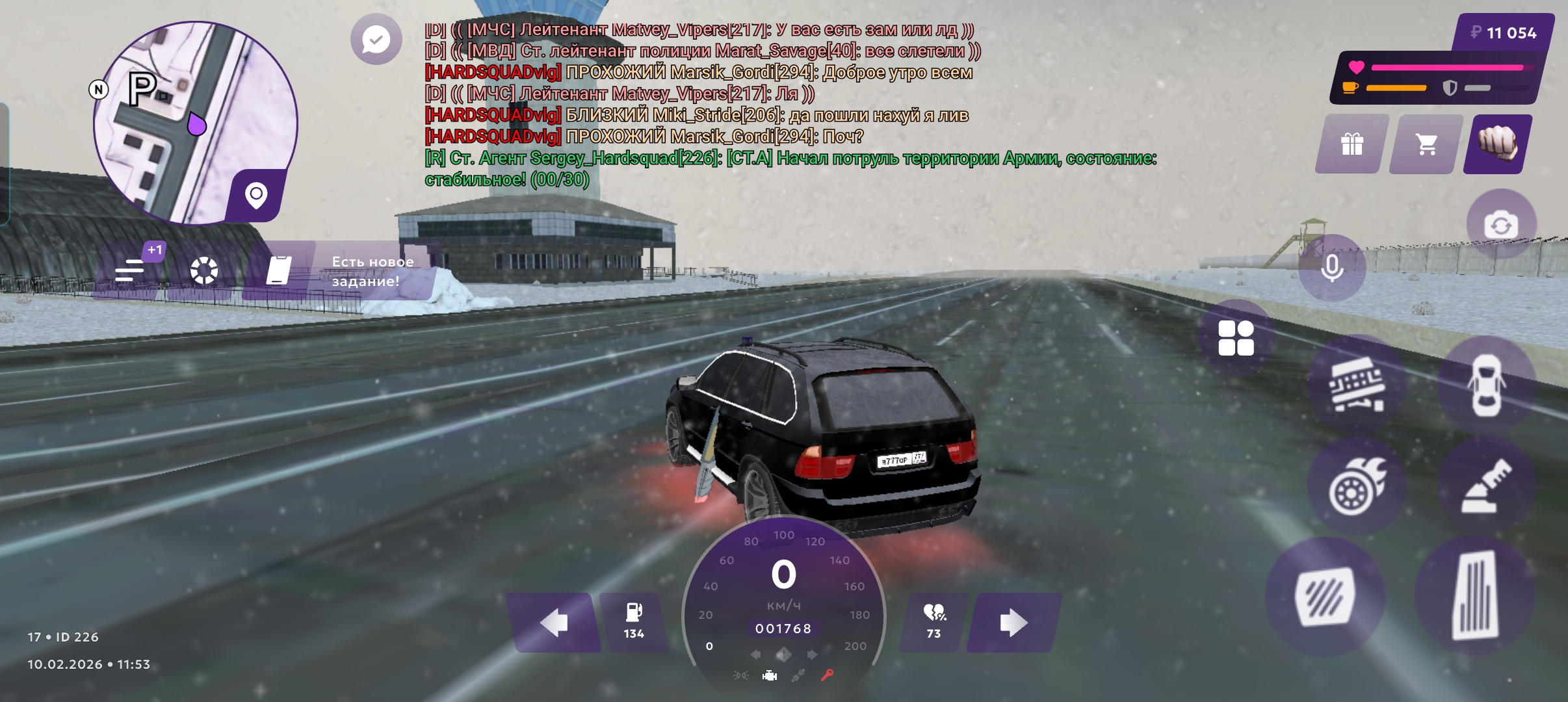The width and height of the screenshot is (1568, 702).
Task: Open the chat message bubble icon
Action: [x=376, y=40]
